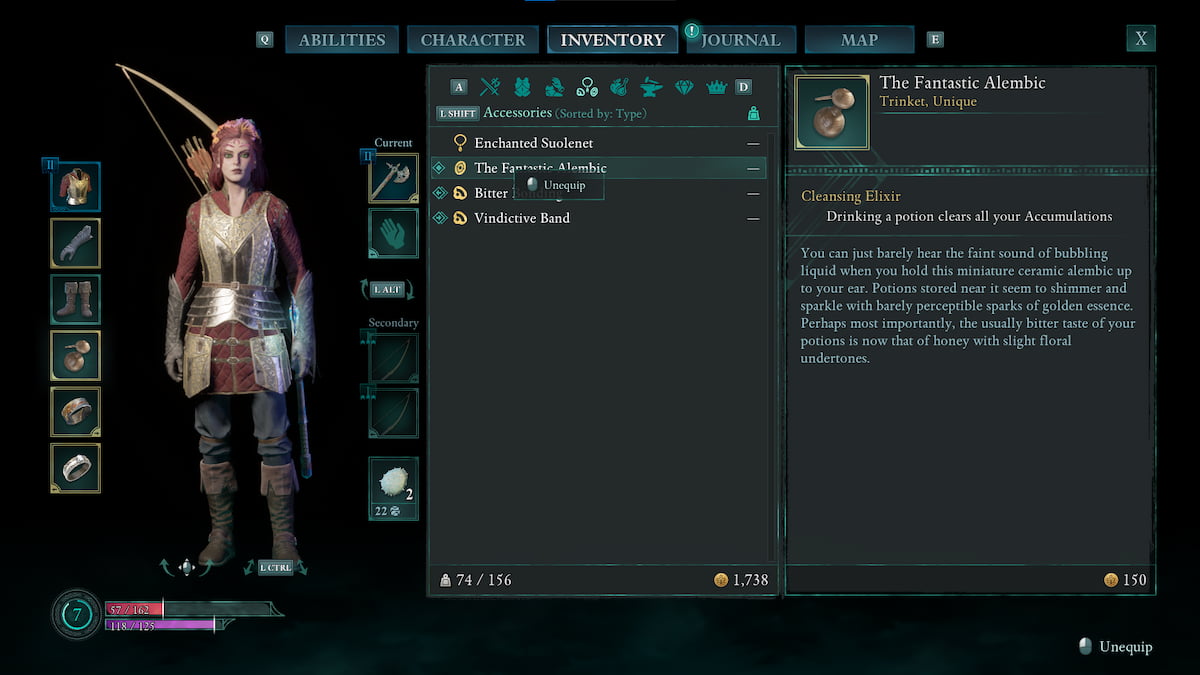Choose the Vindictive Band row
Screen dimensions: 1200x675
pyautogui.click(x=521, y=218)
